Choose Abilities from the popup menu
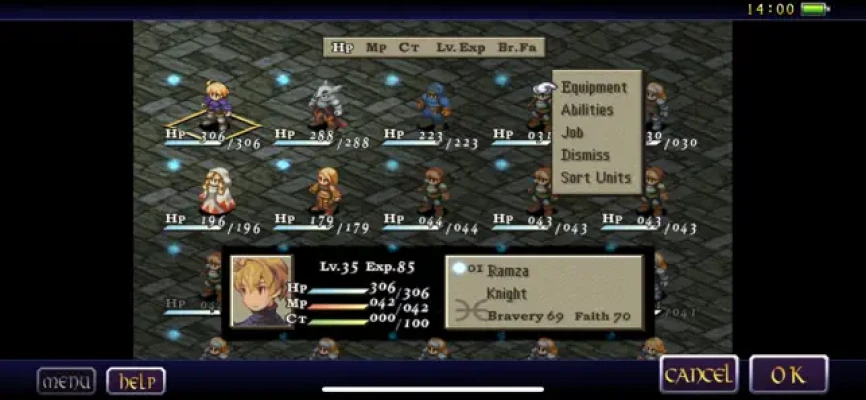 (x=587, y=110)
